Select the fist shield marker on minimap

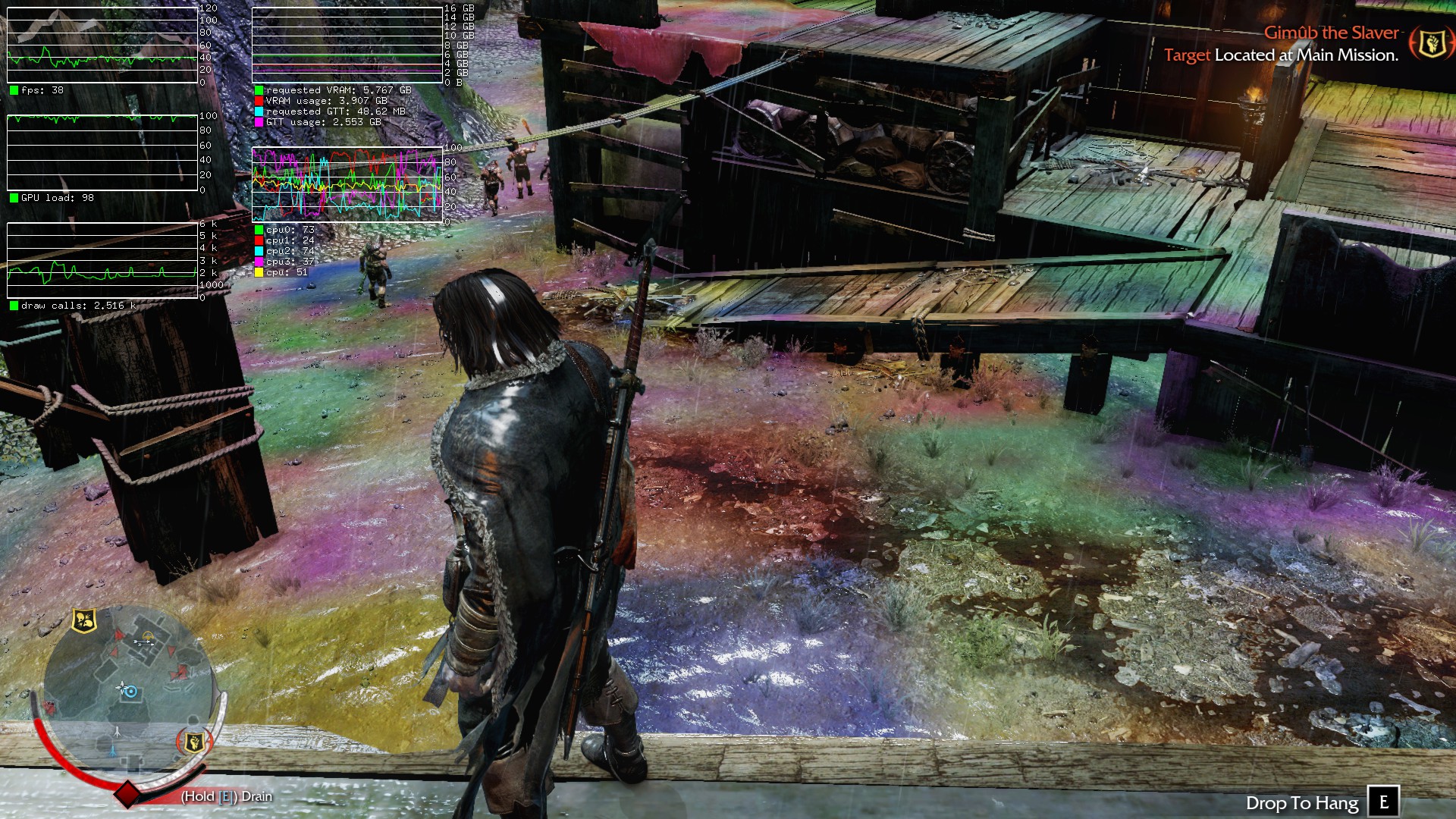[193, 741]
